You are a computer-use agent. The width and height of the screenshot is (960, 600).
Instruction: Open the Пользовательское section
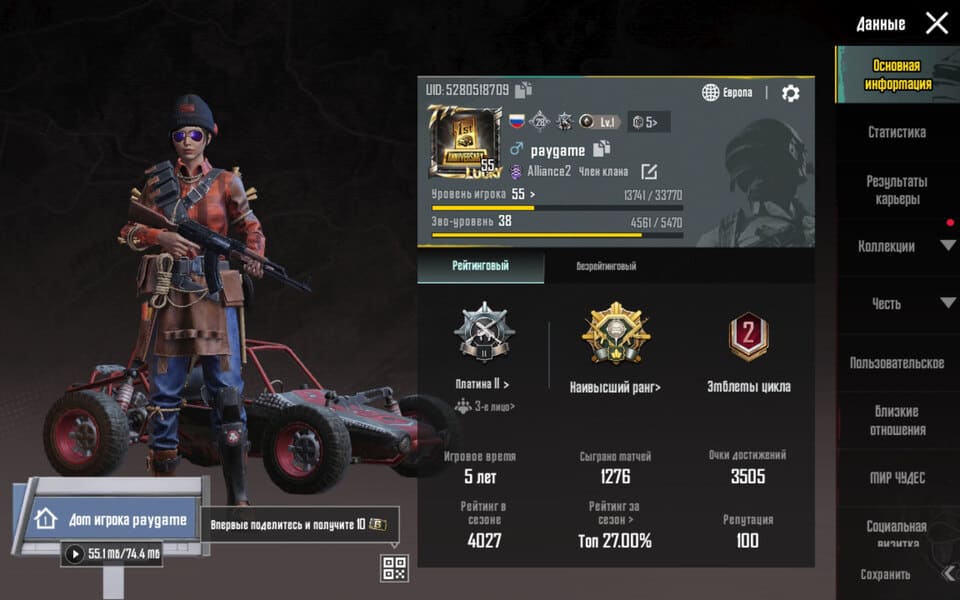coord(896,363)
